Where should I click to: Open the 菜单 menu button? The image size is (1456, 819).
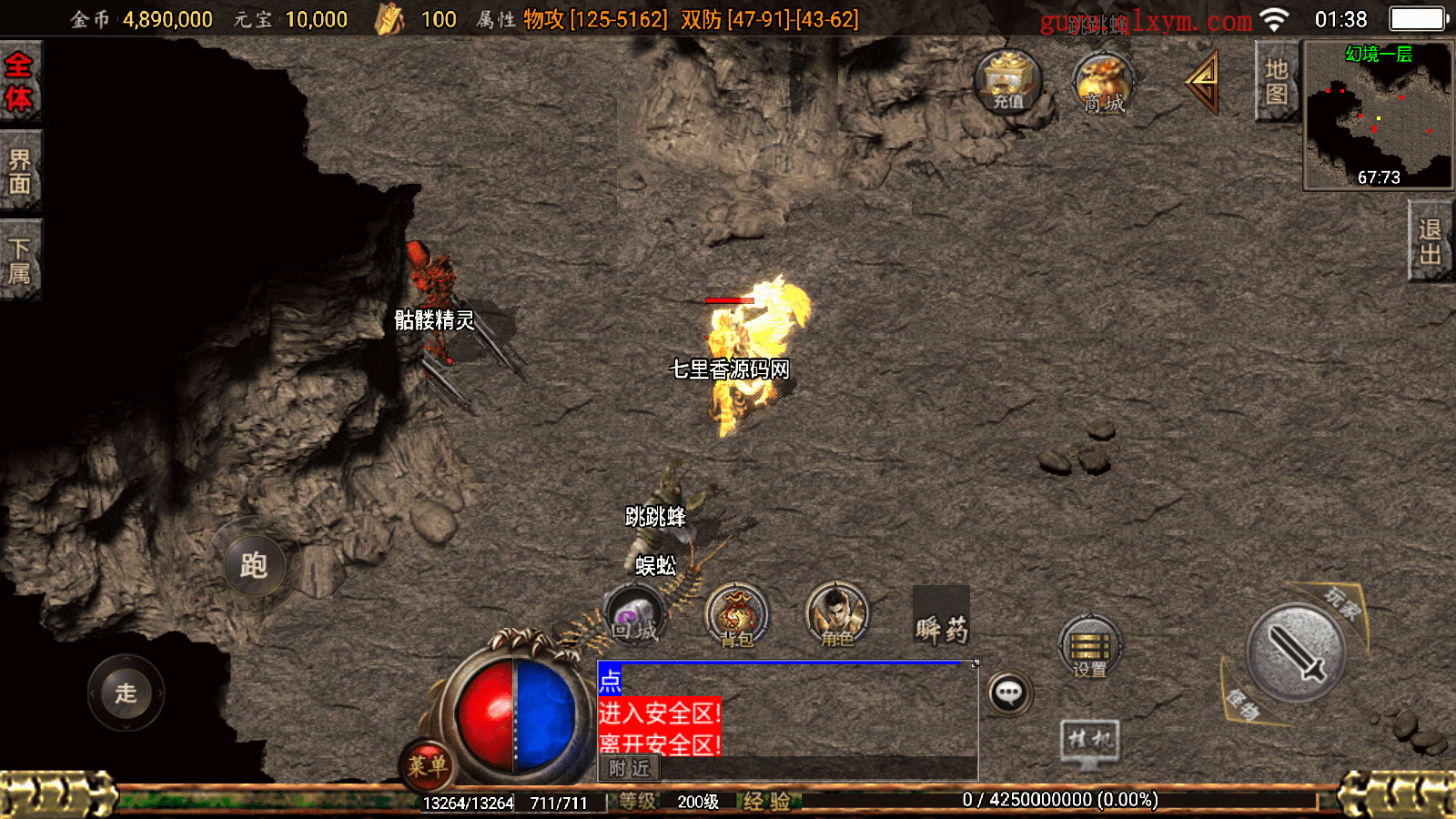tap(427, 765)
